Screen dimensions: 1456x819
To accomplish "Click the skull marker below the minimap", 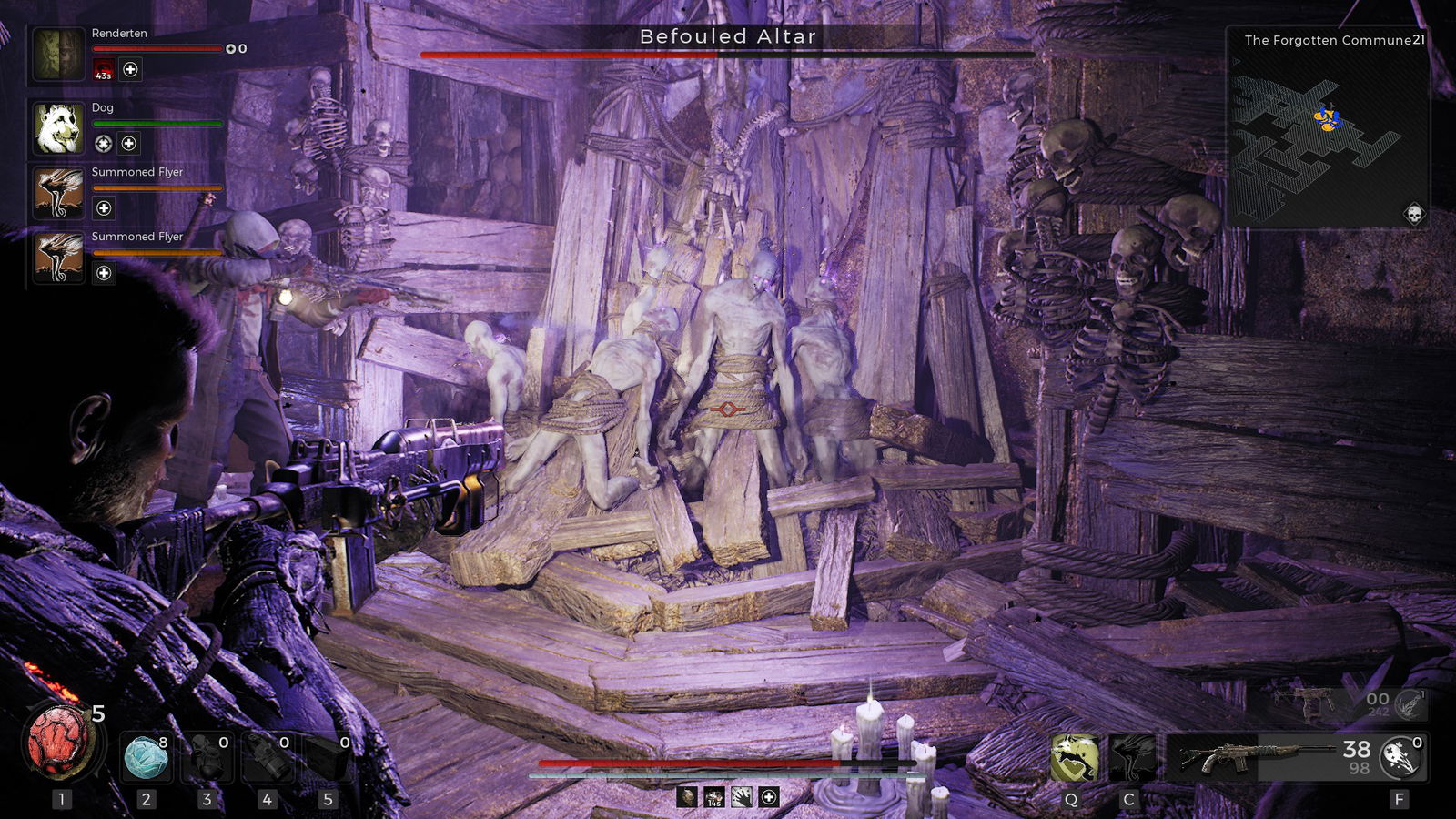I will [1413, 214].
